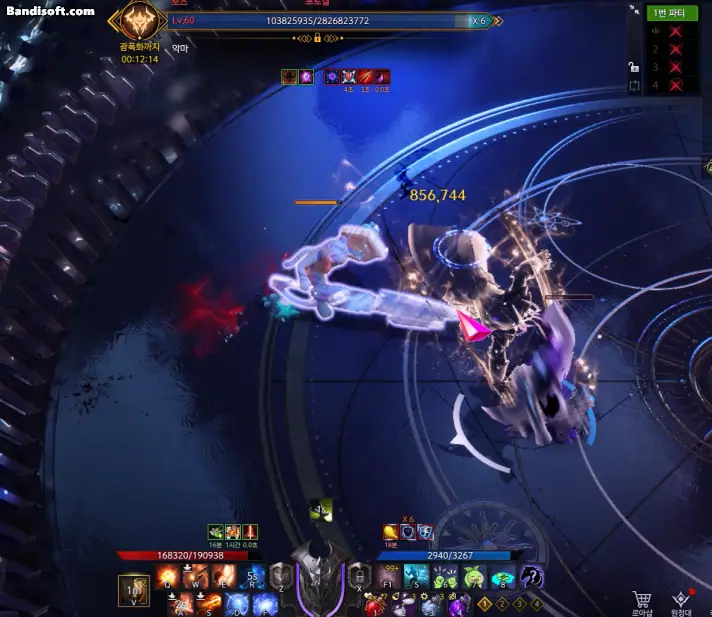The width and height of the screenshot is (712, 617).
Task: Select the 1번 파티 party header
Action: pos(672,13)
